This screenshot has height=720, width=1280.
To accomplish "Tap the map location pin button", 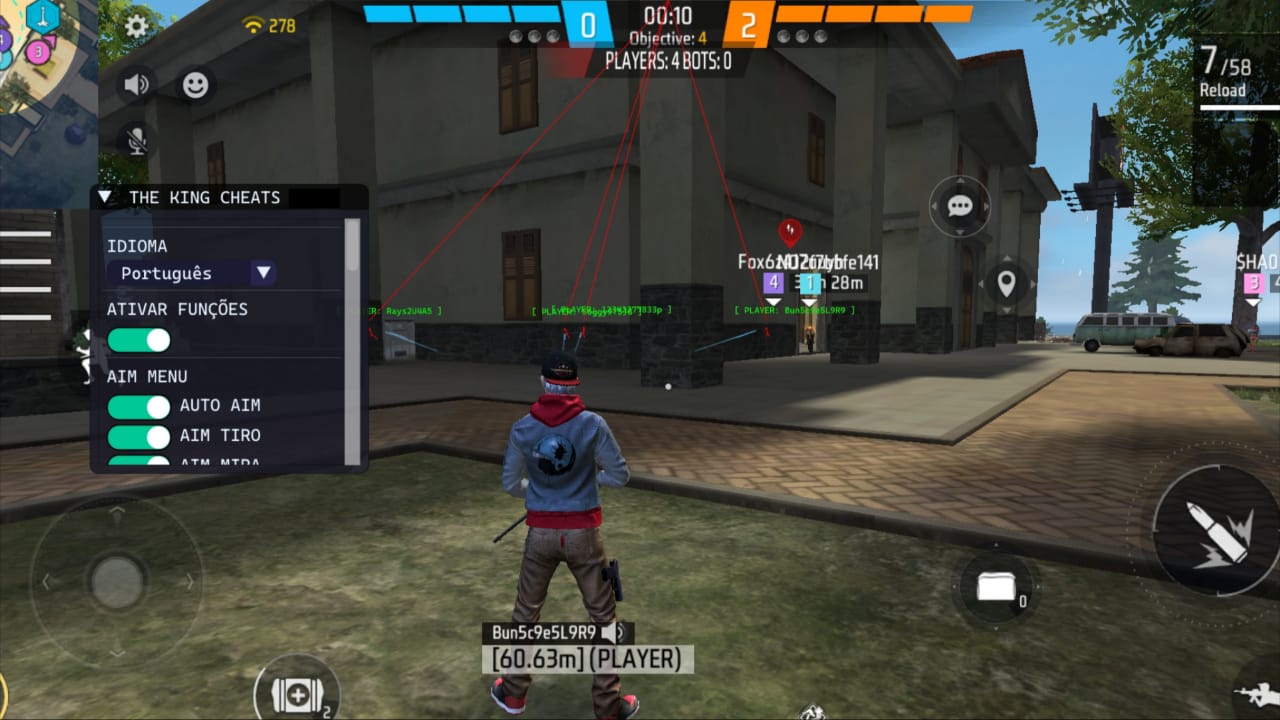I will pyautogui.click(x=1006, y=284).
